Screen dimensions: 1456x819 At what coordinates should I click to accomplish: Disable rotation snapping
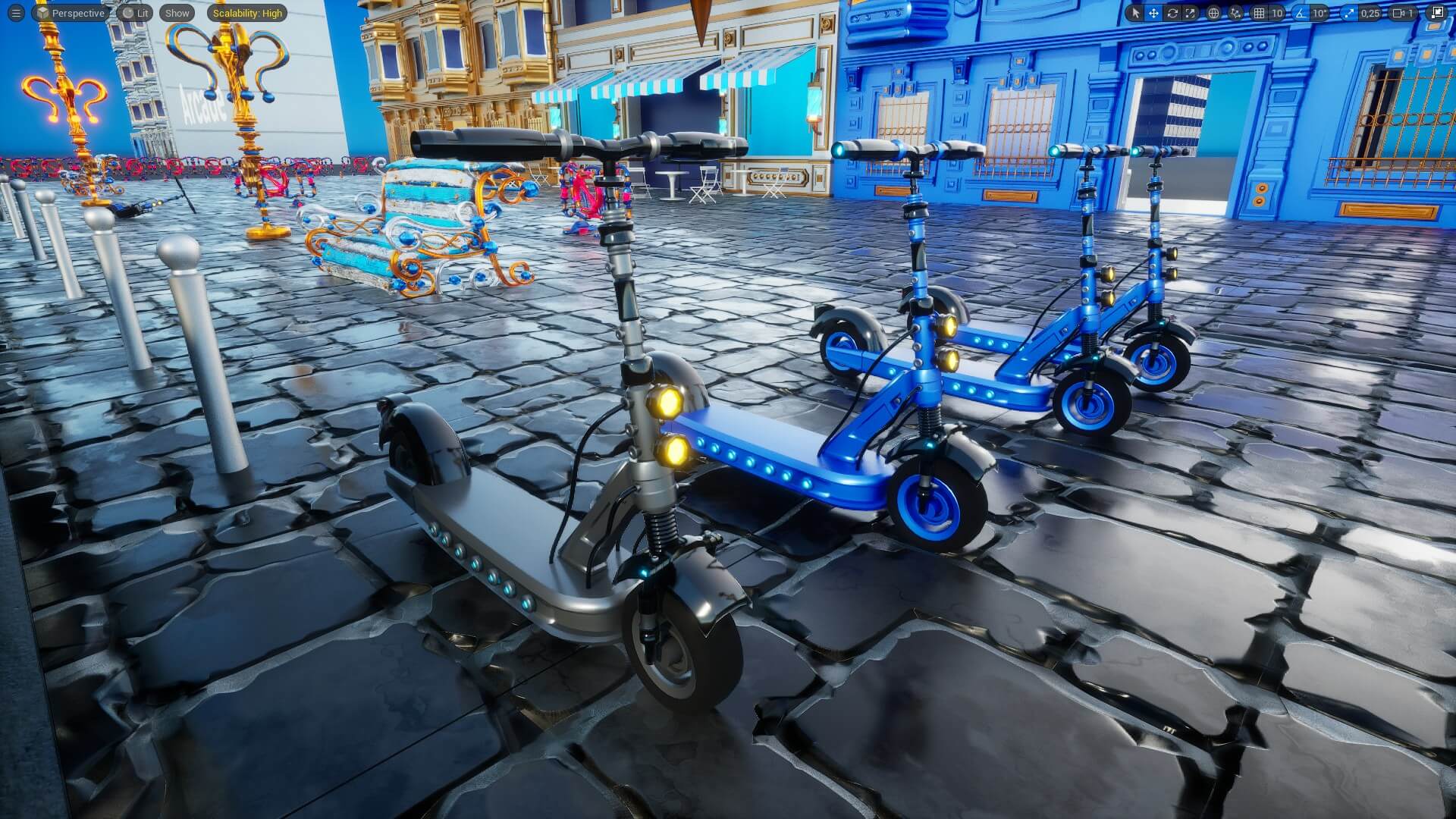click(x=1301, y=12)
